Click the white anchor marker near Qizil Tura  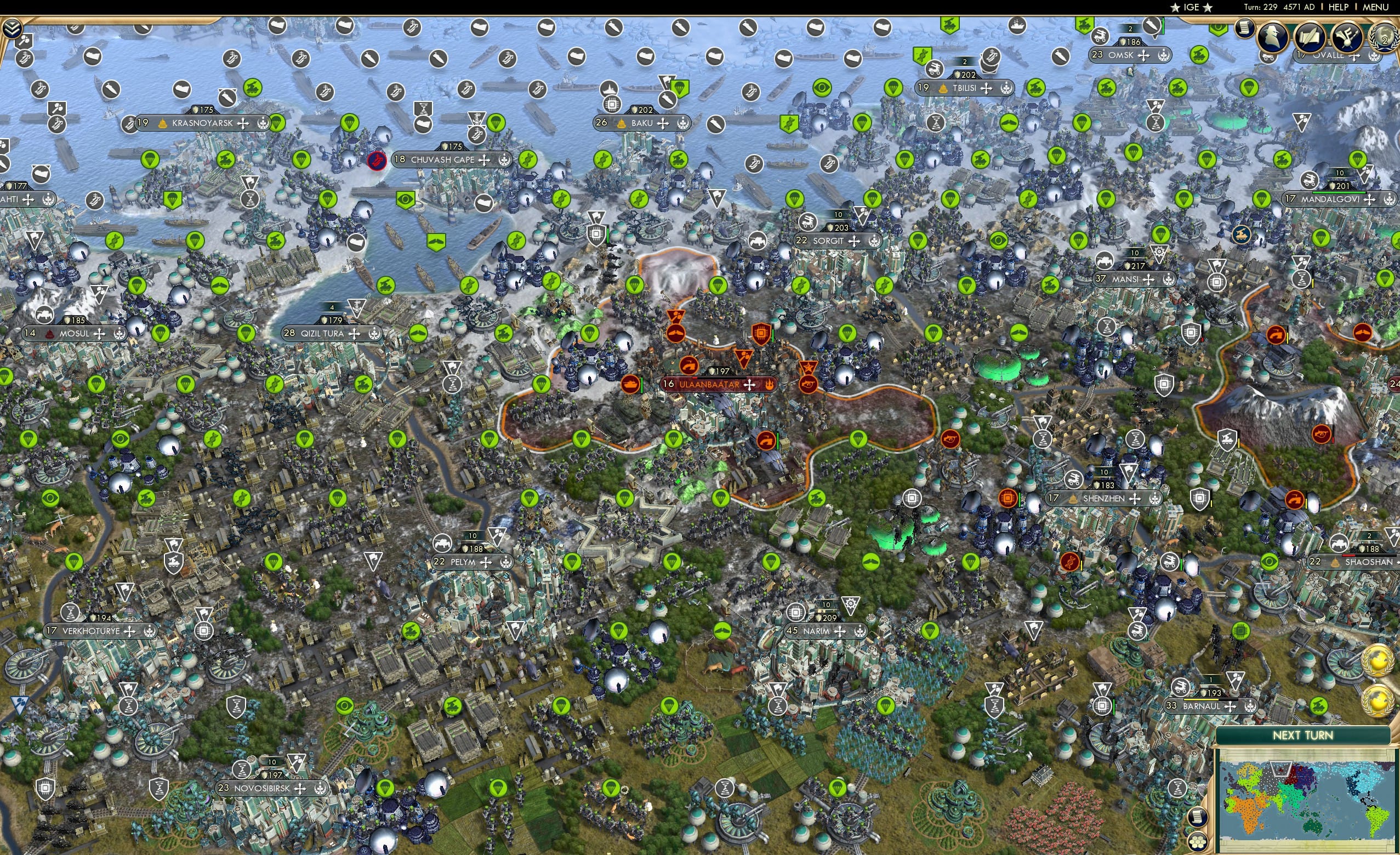[357, 306]
